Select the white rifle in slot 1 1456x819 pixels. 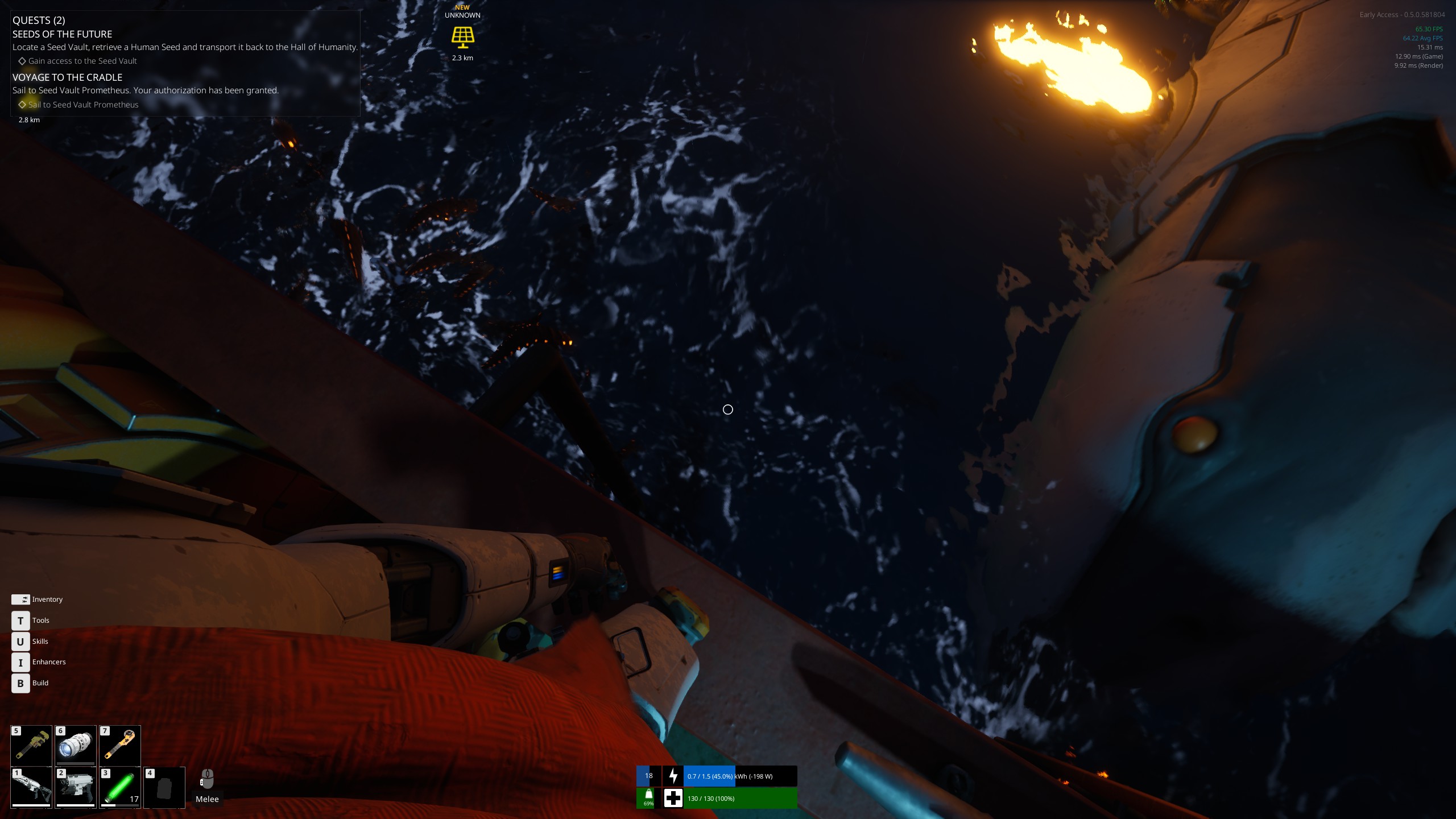(31, 788)
